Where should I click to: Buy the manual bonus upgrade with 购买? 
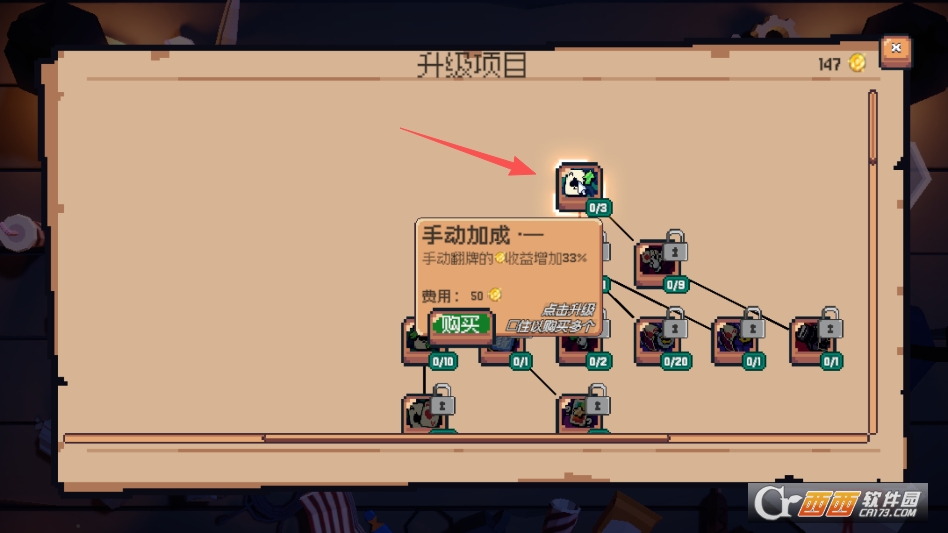tap(461, 324)
